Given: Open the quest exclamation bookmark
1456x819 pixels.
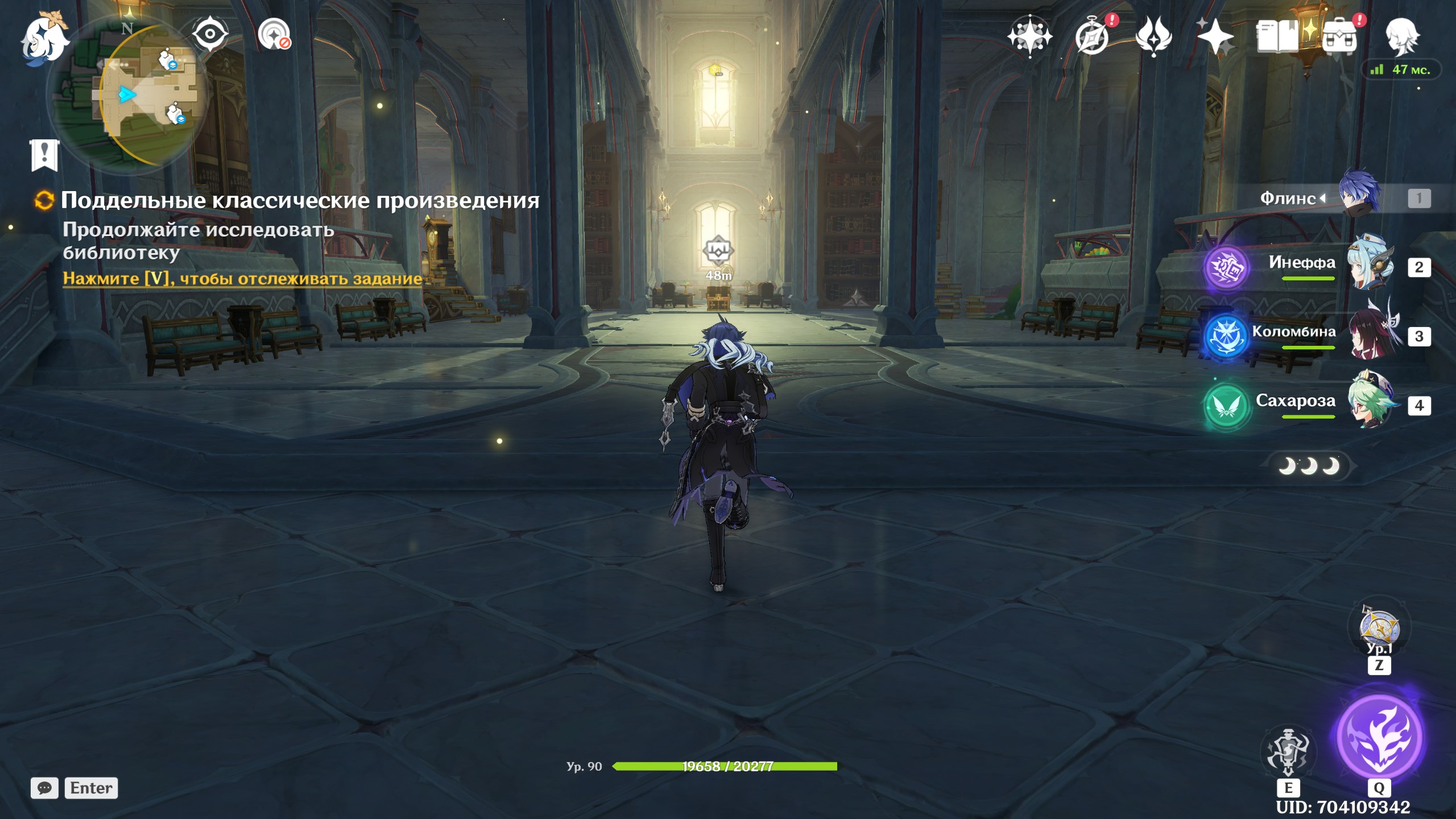Looking at the screenshot, I should (44, 154).
